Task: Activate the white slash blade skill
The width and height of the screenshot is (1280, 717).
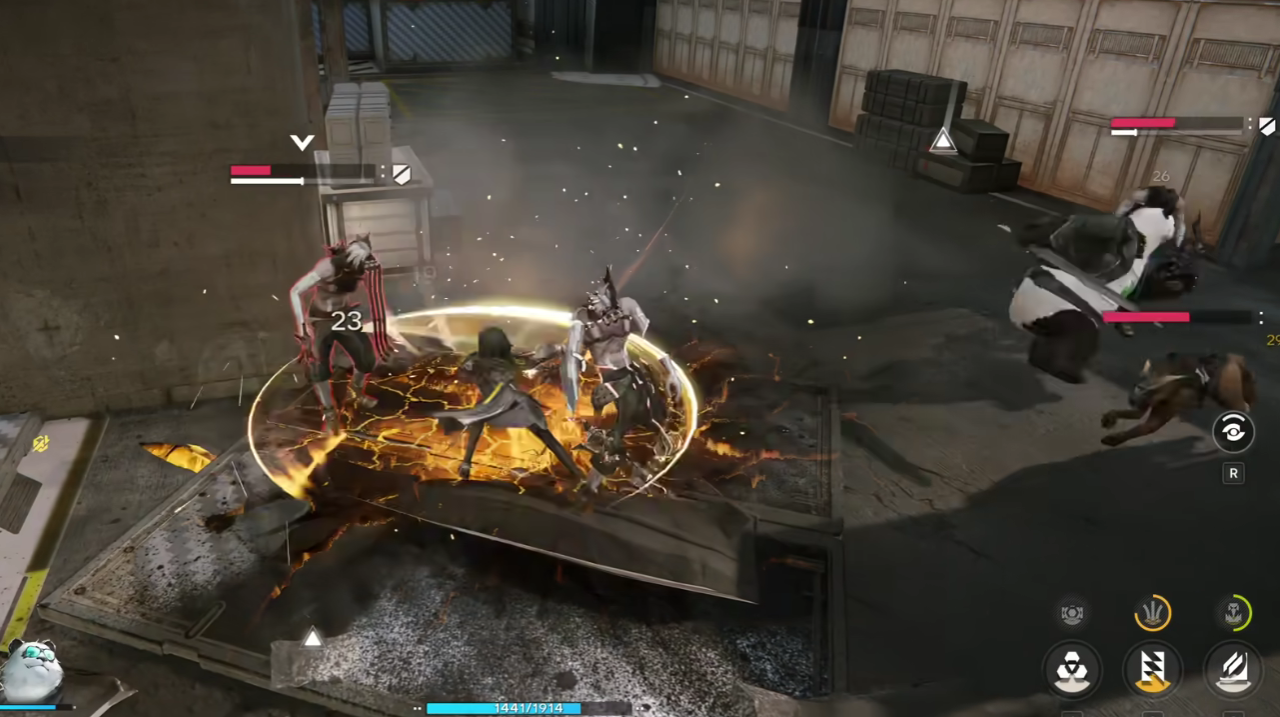Action: point(1232,669)
